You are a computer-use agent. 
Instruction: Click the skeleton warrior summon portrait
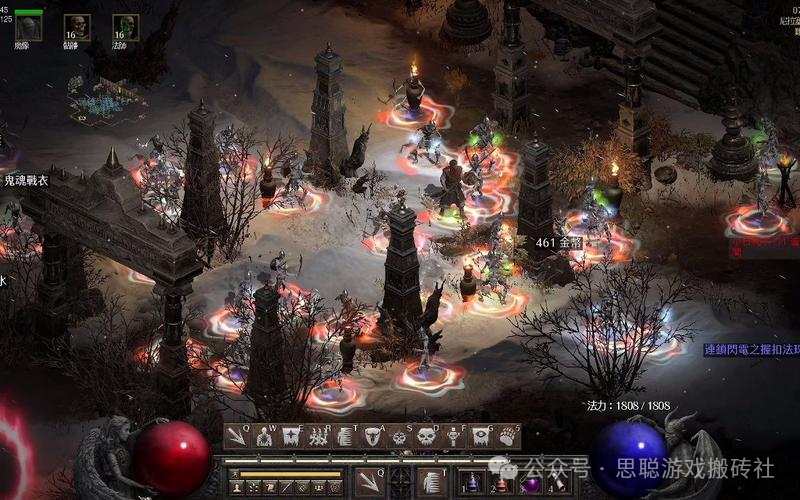[77, 27]
